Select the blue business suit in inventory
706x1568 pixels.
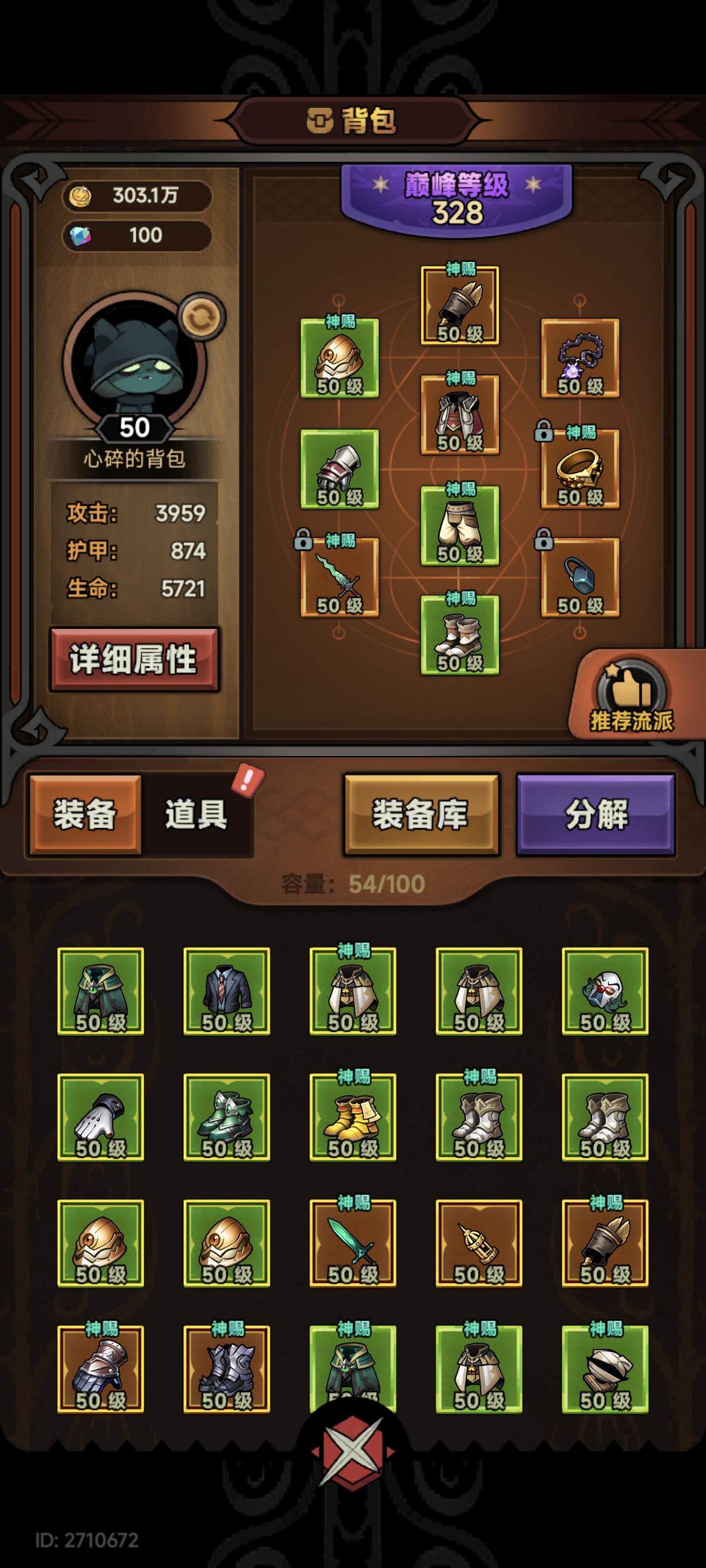227,989
